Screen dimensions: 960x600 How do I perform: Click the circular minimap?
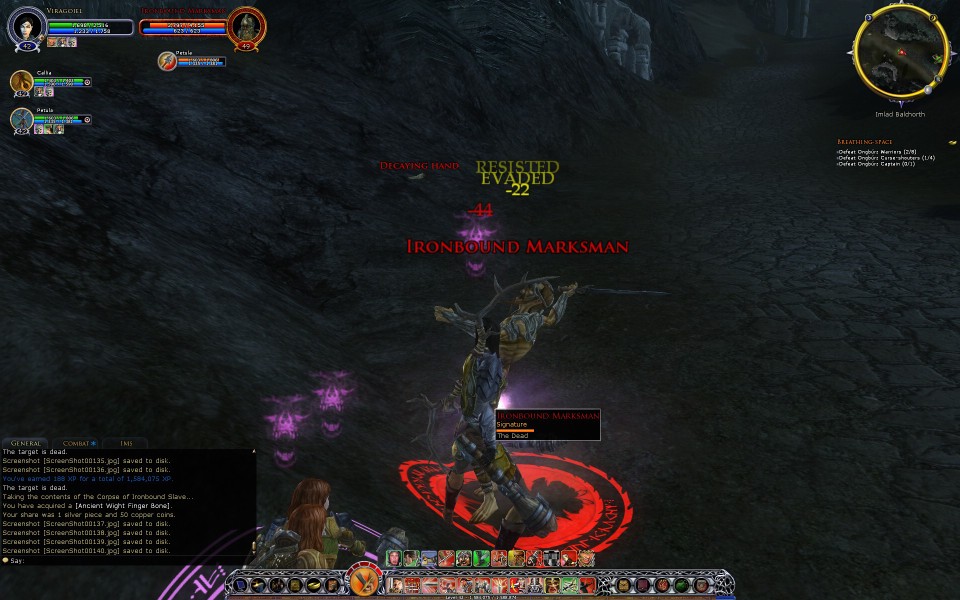(x=901, y=50)
